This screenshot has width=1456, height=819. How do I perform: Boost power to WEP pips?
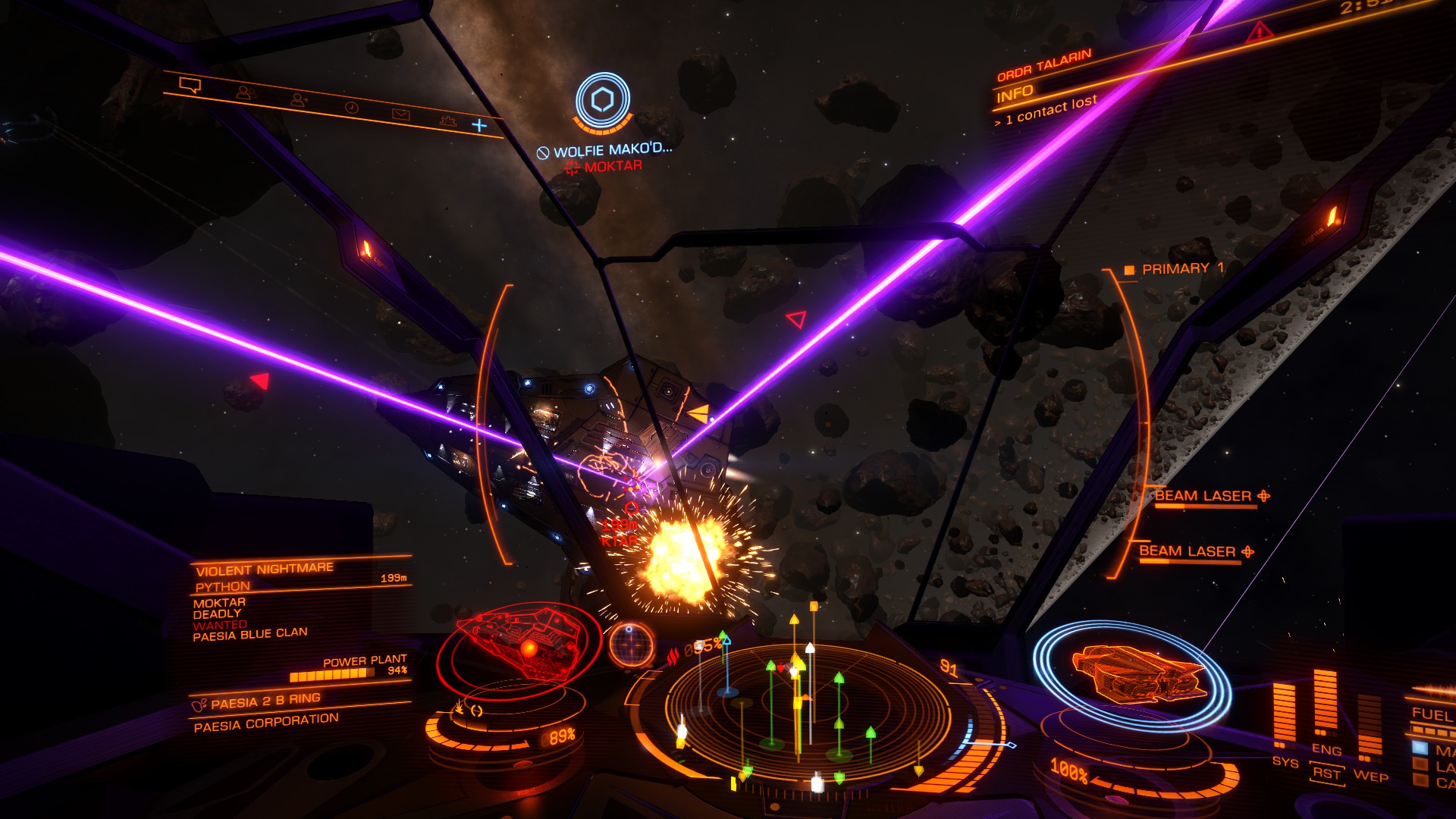pyautogui.click(x=1370, y=776)
